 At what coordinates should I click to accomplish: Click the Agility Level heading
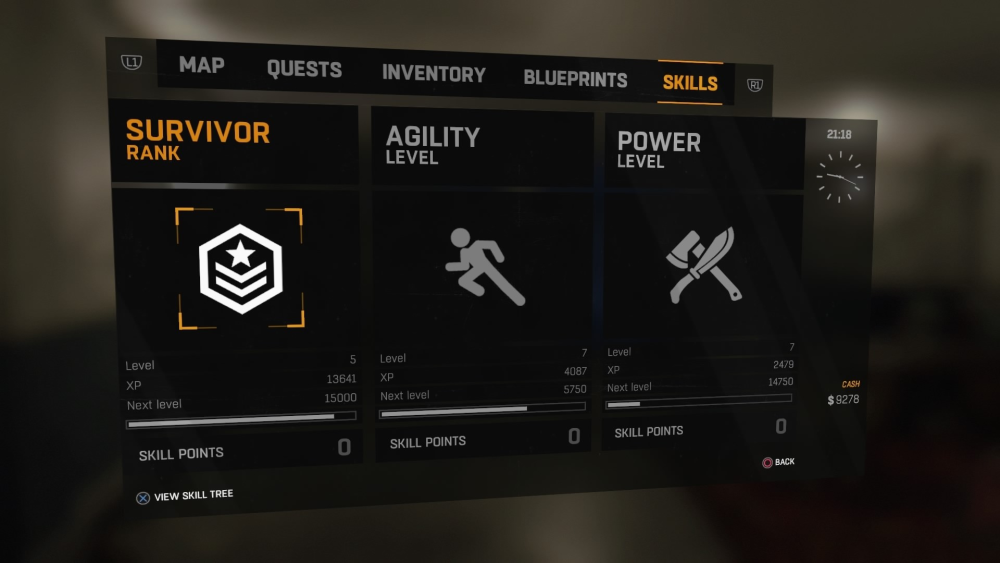(433, 145)
